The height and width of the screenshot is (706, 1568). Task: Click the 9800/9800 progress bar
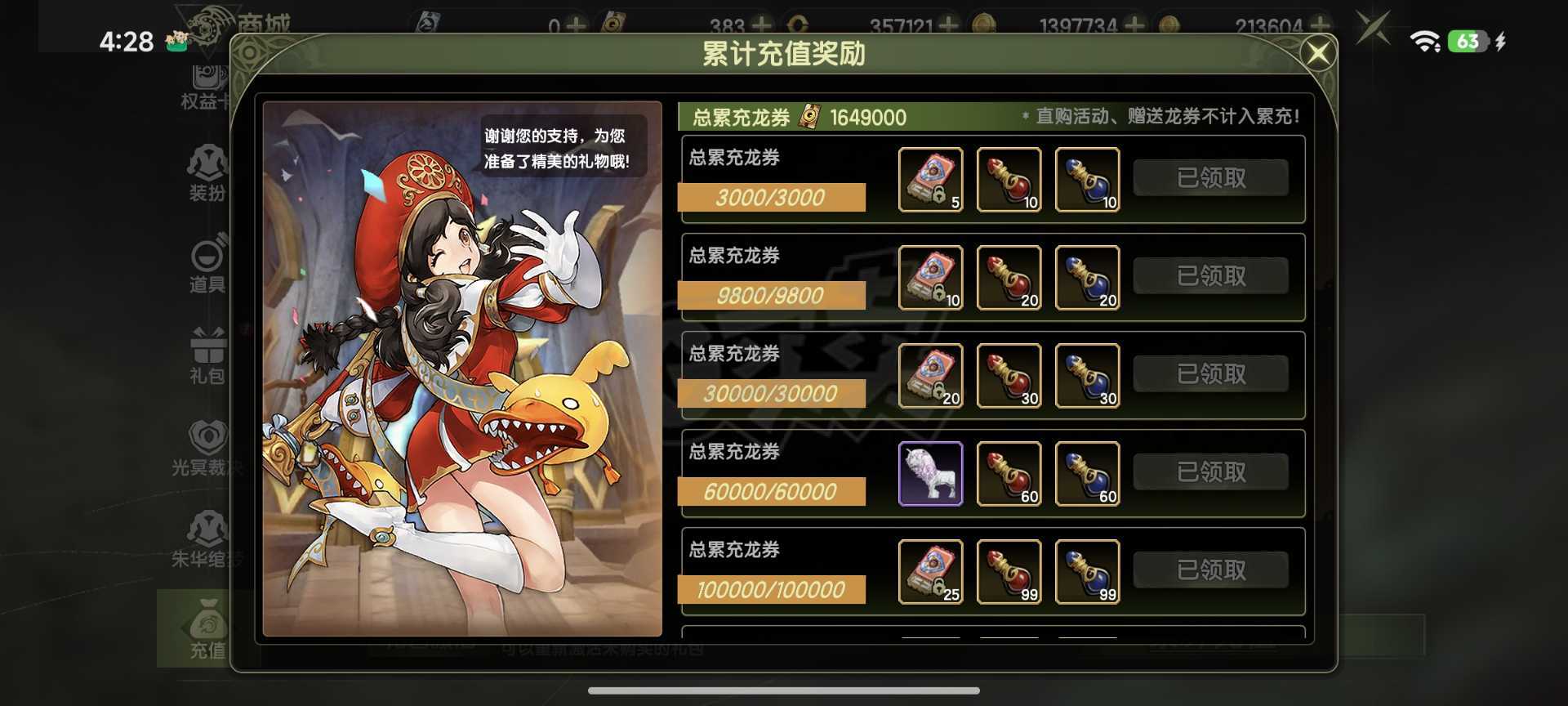coord(771,296)
